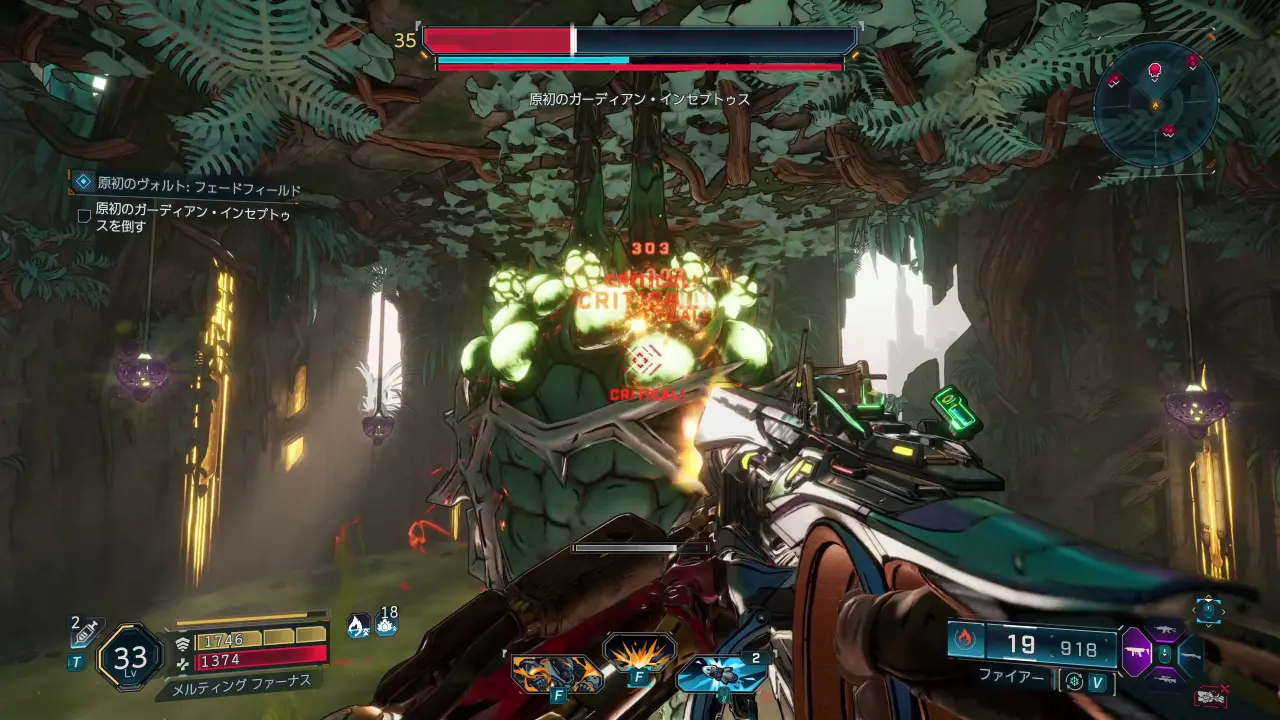Click the red skull enemy marker on minimap
Image resolution: width=1280 pixels, height=720 pixels.
(1155, 70)
